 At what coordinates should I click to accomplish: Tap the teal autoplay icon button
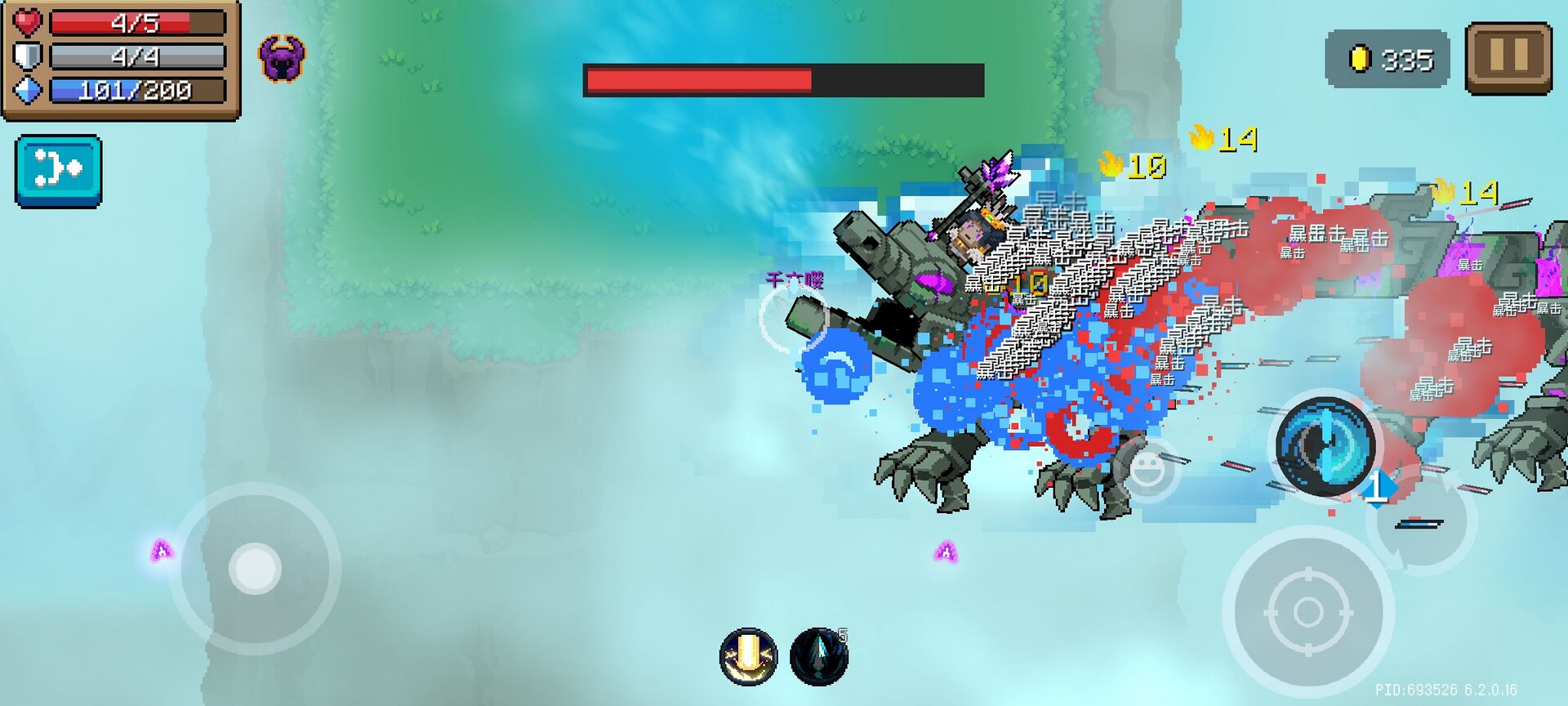(59, 171)
